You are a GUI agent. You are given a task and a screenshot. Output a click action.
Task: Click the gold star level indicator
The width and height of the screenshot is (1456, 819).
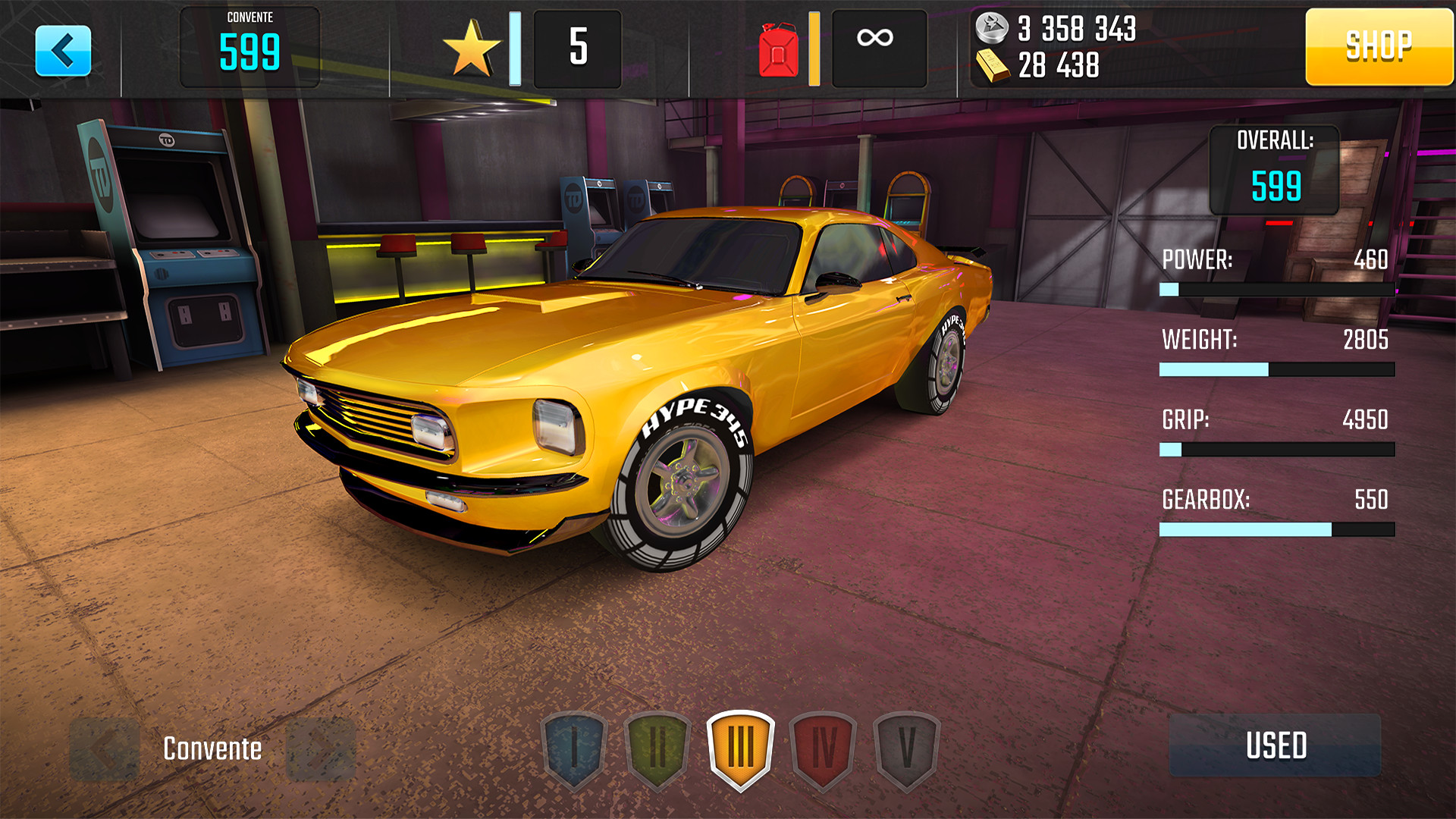474,47
